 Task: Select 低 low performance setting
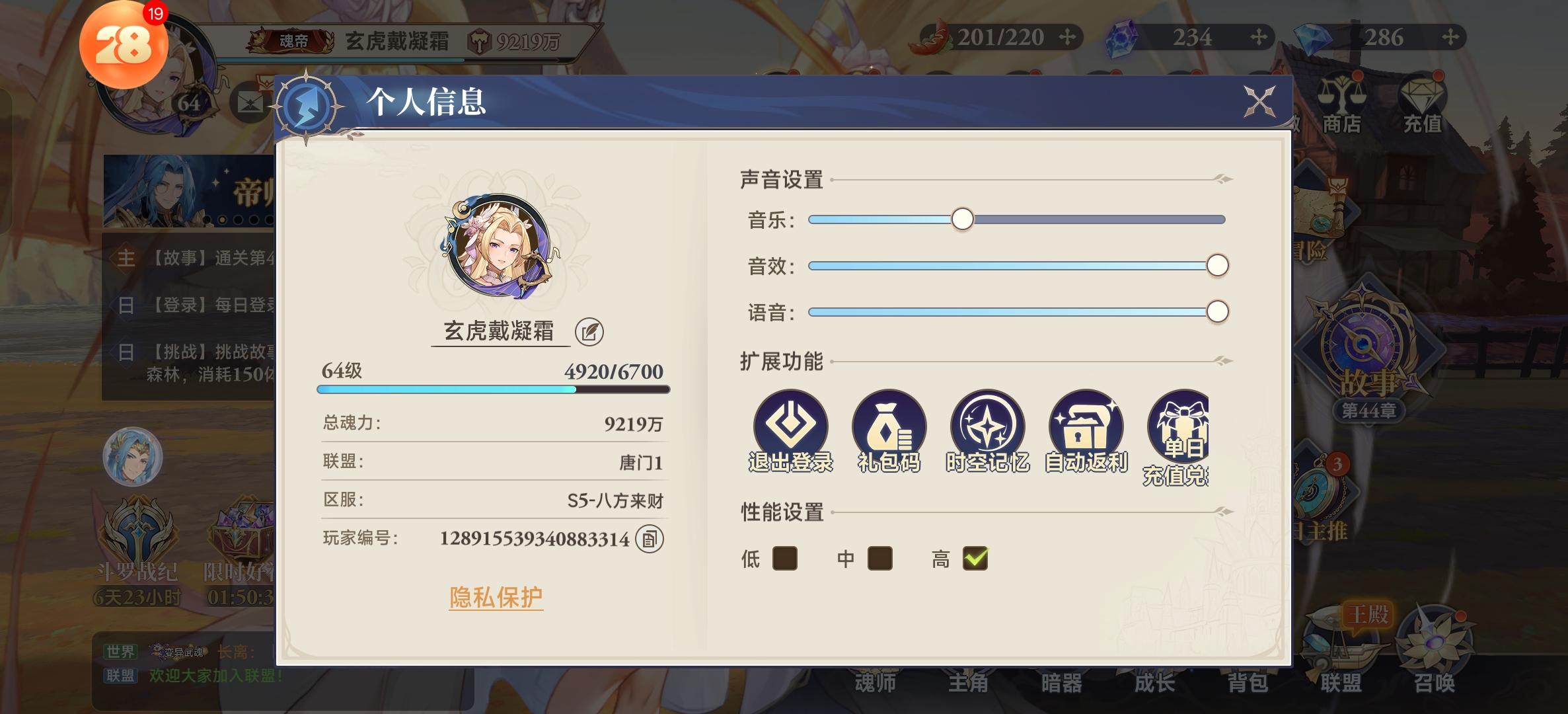click(784, 559)
